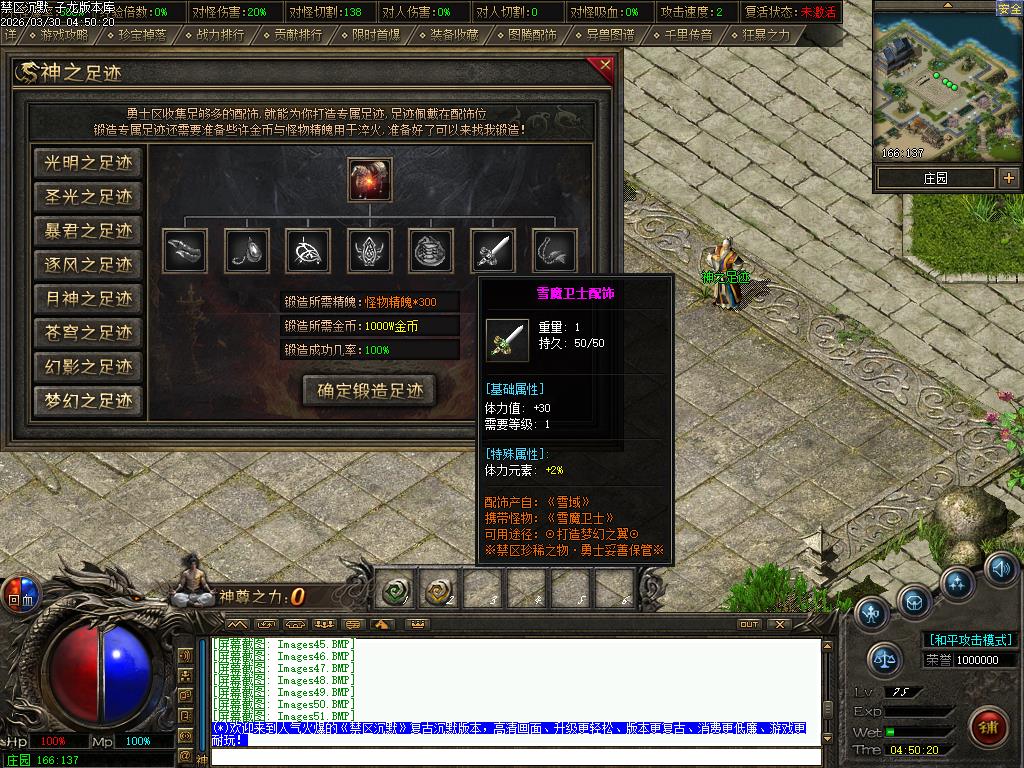Click the forged footprint result icon
The width and height of the screenshot is (1024, 768).
[x=370, y=179]
